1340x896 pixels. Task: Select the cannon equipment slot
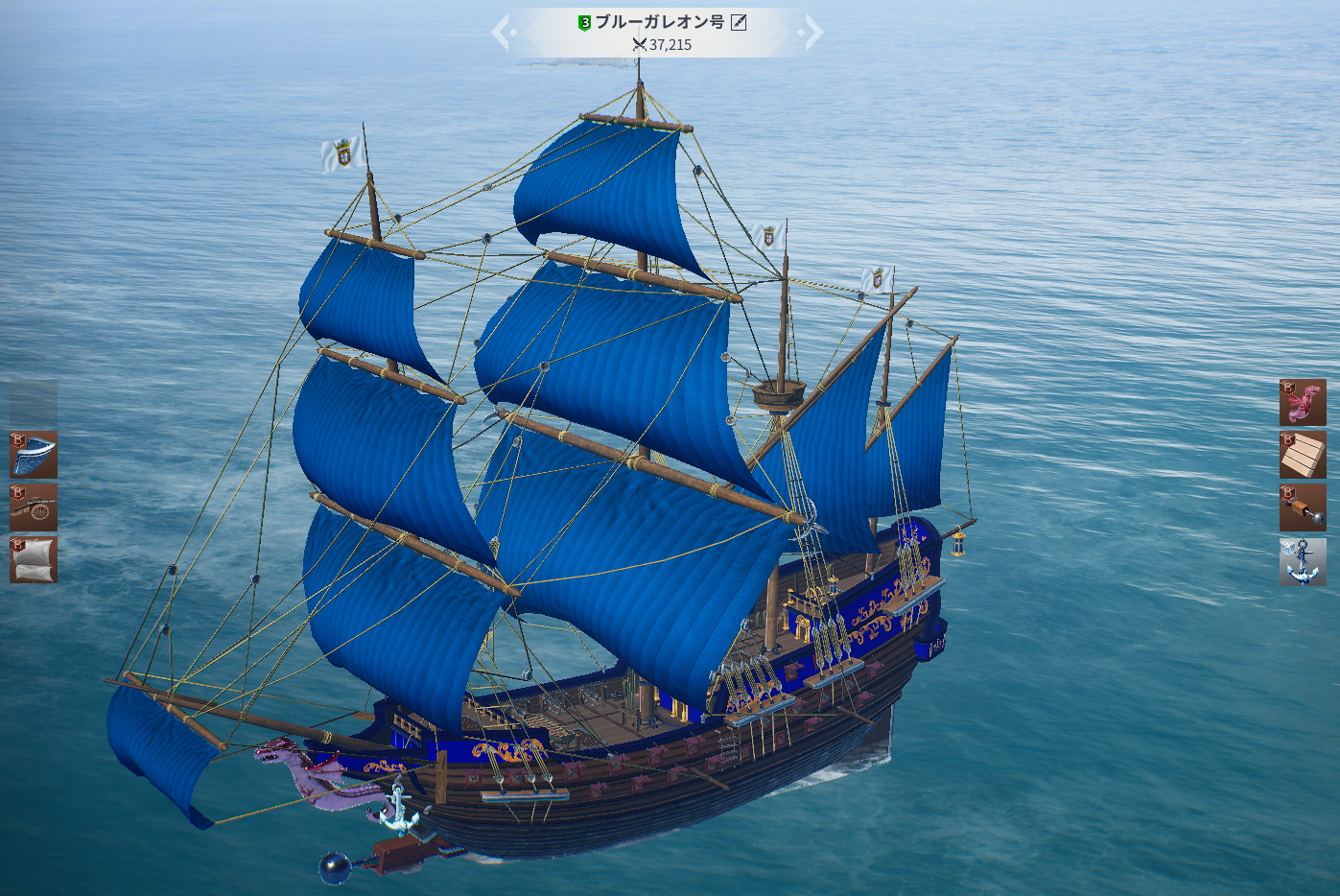[34, 507]
